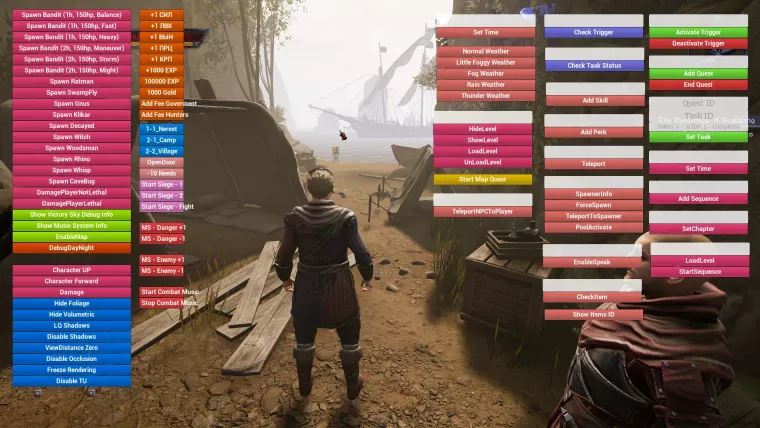Add 1000 Gold to the player
Viewport: 760px width, 428px height.
[161, 92]
